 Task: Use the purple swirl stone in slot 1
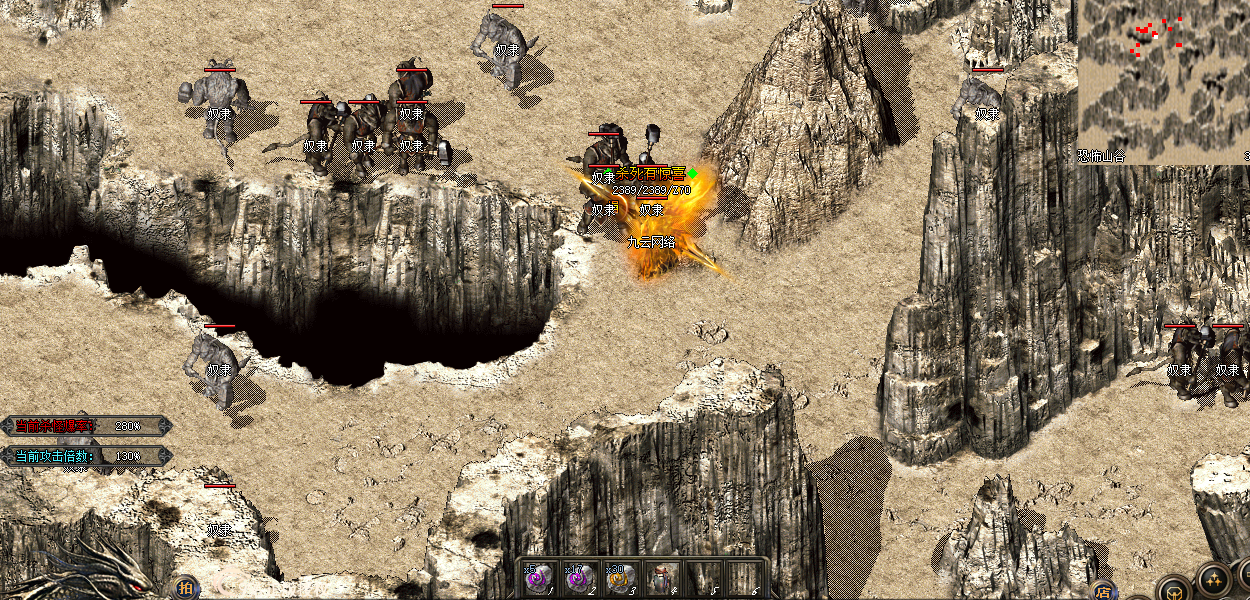(540, 578)
